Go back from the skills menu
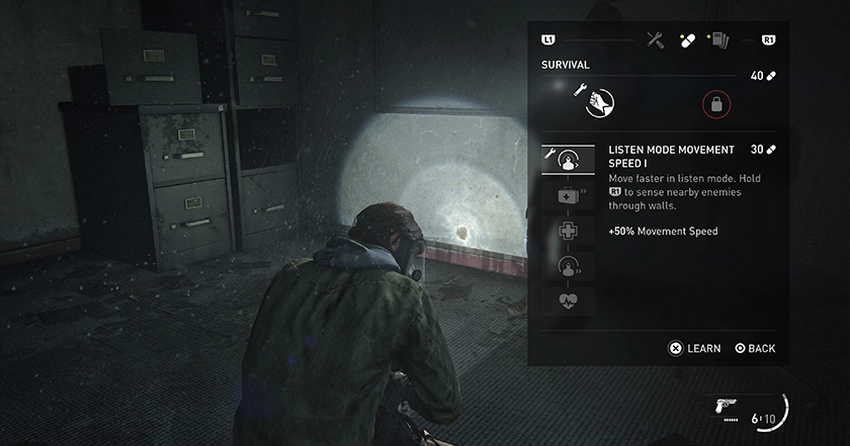The height and width of the screenshot is (446, 850). click(x=755, y=348)
